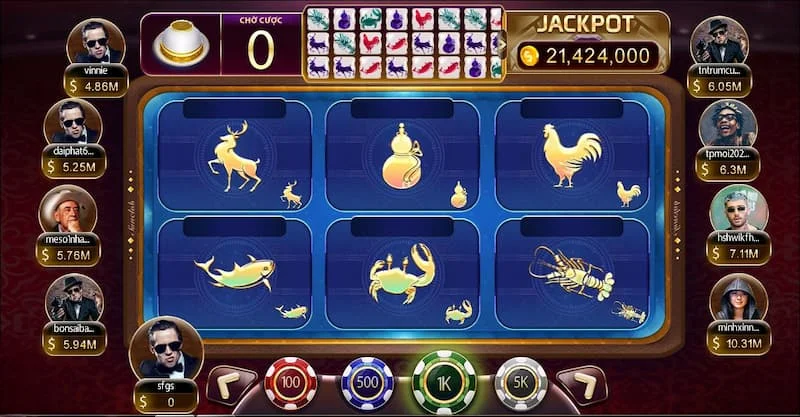Image resolution: width=800 pixels, height=417 pixels.
Task: Select the red 100 chip
Action: pyautogui.click(x=290, y=383)
